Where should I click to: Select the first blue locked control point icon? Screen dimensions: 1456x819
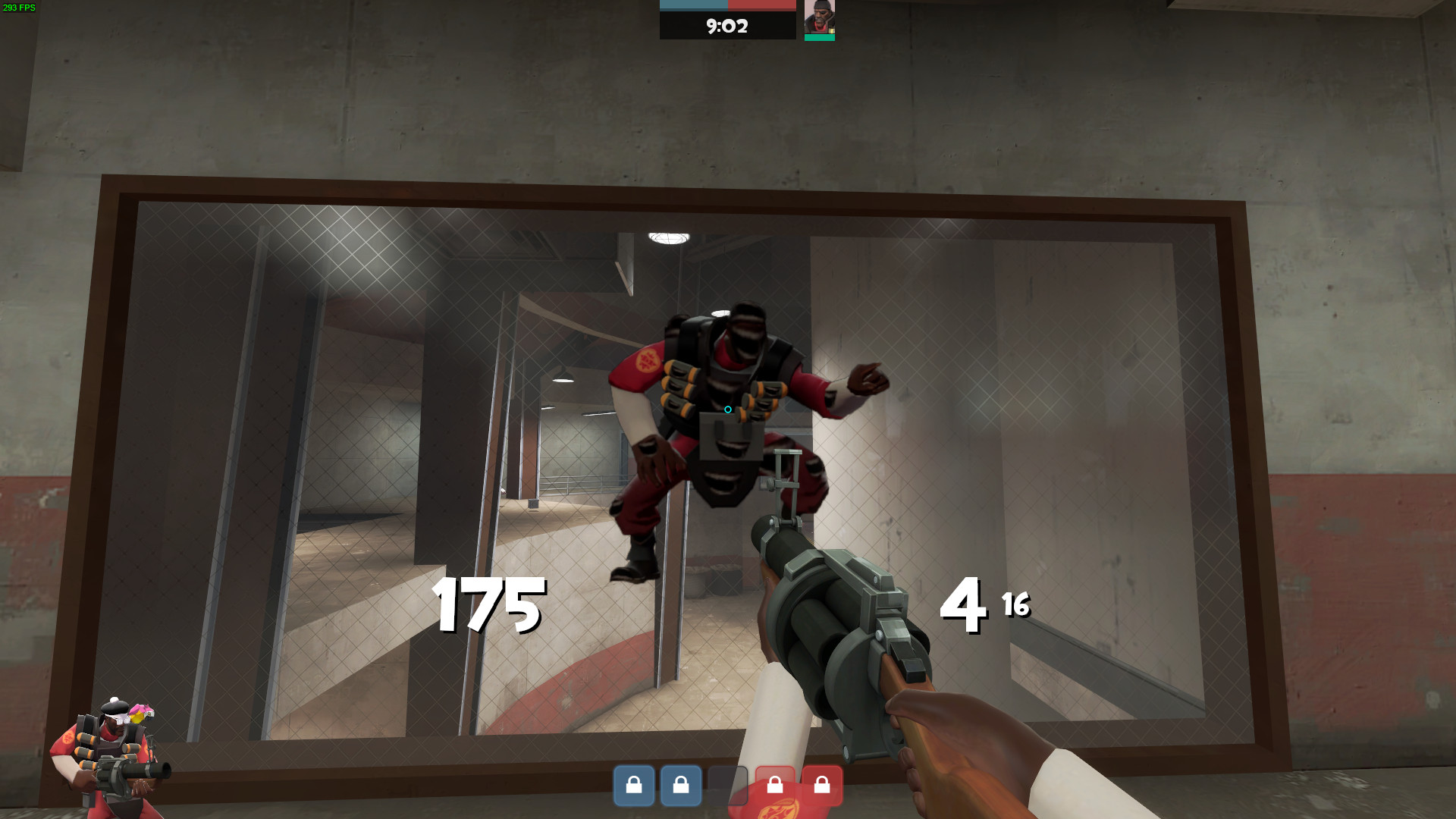(635, 785)
